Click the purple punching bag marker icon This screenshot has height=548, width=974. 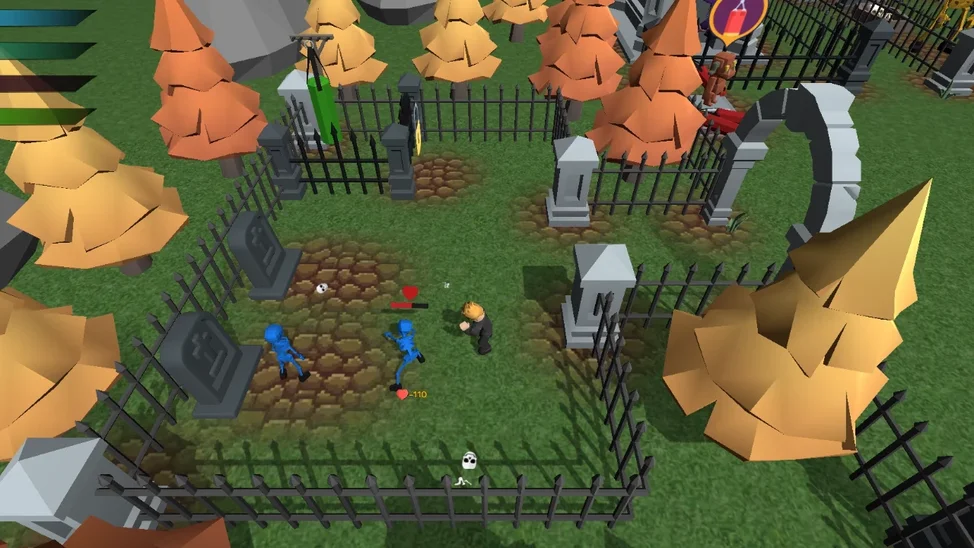tap(738, 17)
